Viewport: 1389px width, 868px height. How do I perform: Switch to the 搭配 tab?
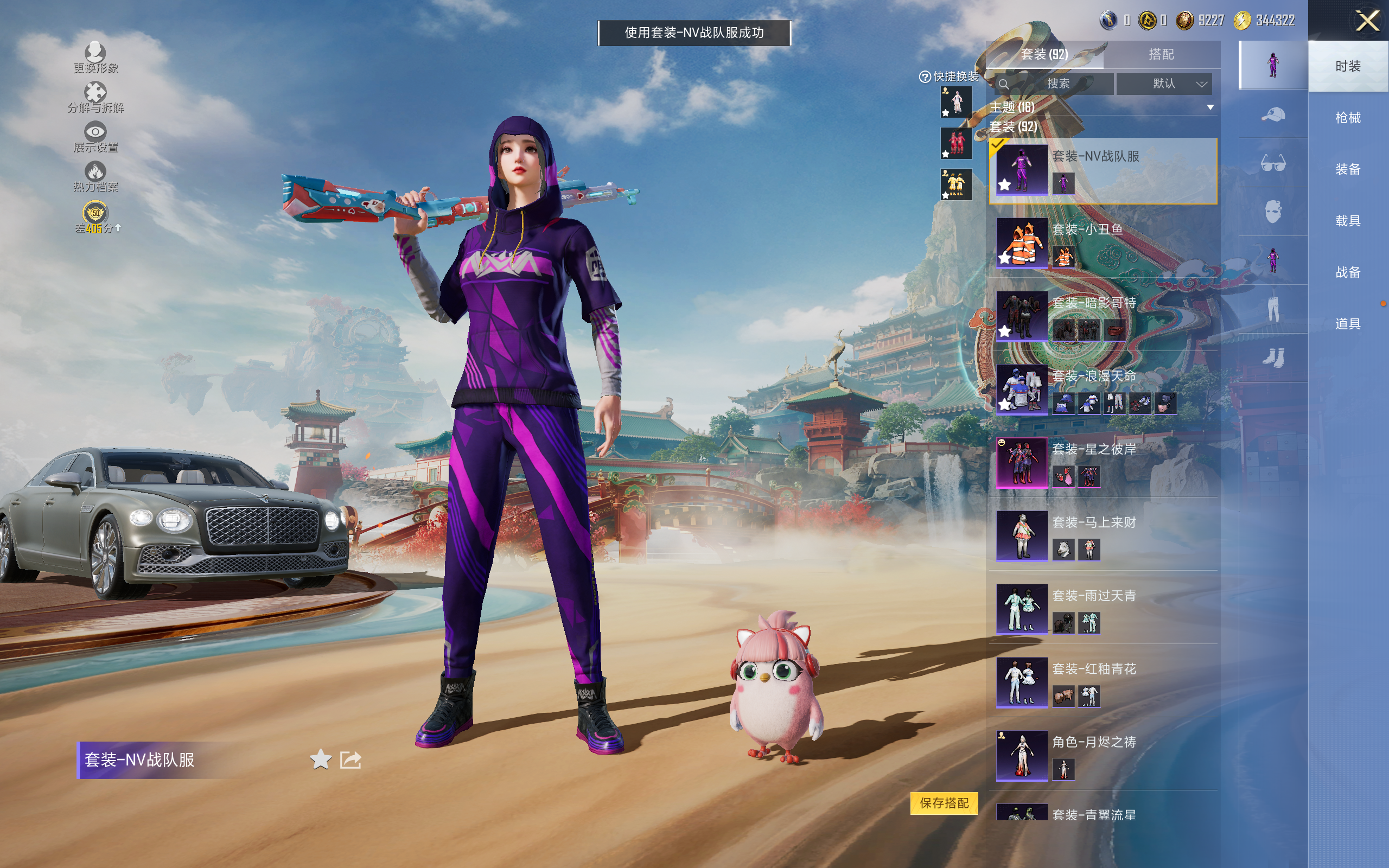1161,55
